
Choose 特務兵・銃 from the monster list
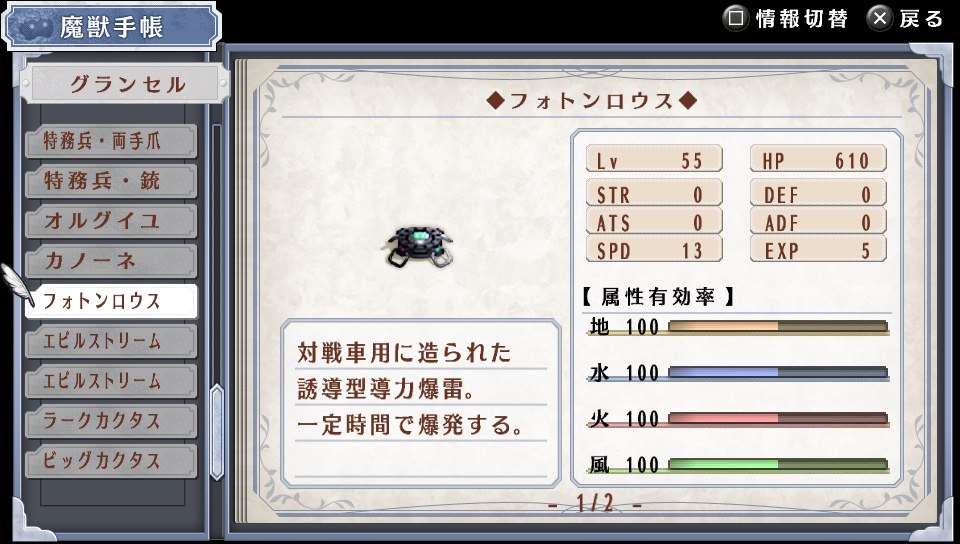(x=110, y=182)
